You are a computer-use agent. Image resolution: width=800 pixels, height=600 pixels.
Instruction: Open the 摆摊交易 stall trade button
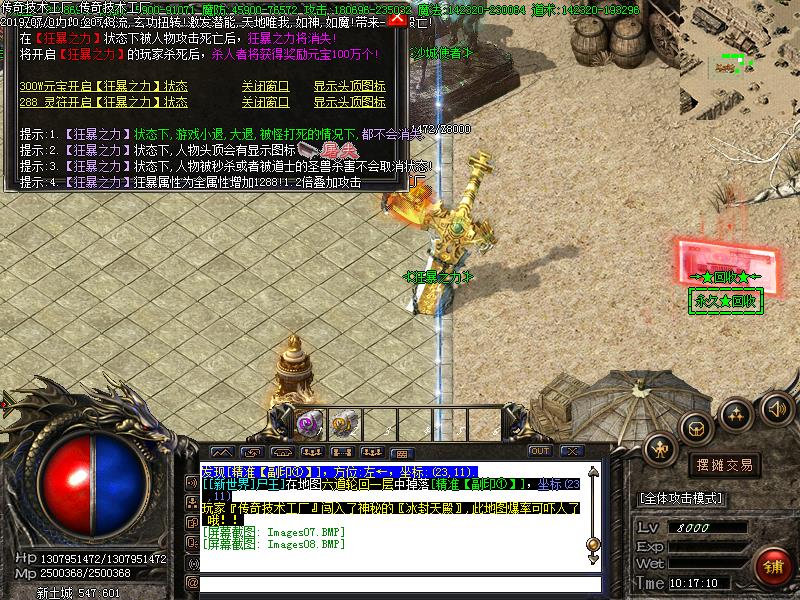click(725, 465)
